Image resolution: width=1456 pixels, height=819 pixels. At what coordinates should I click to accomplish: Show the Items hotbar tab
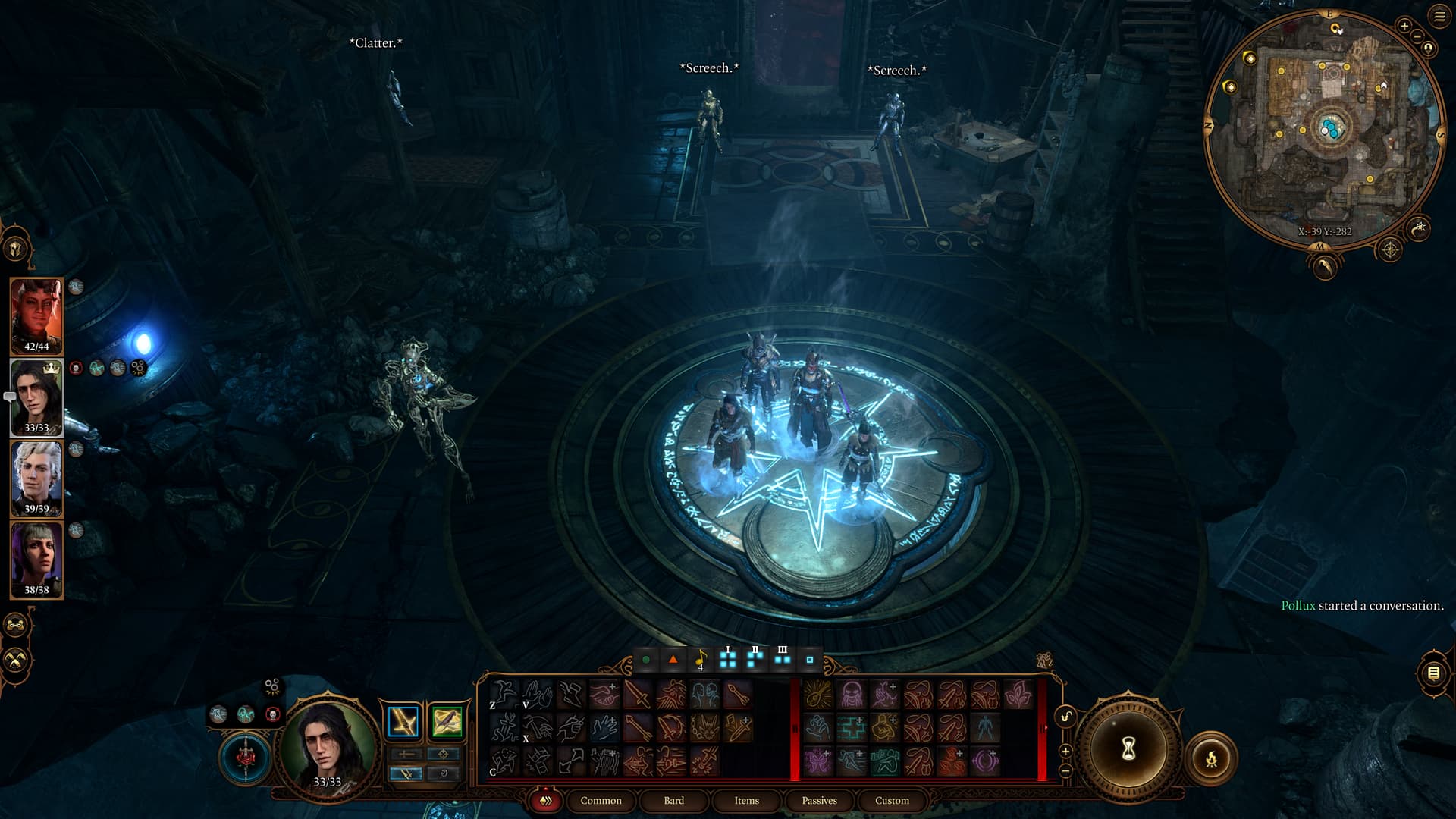(746, 800)
